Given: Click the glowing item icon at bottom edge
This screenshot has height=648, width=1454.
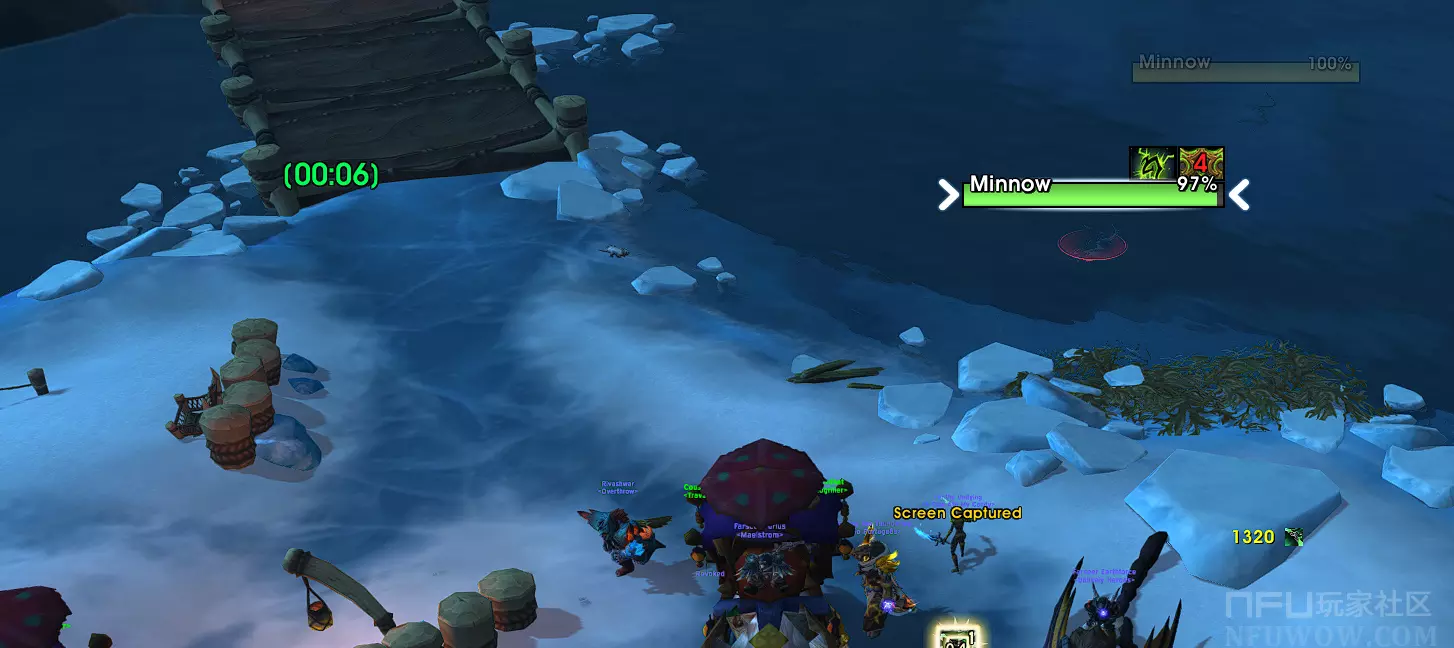Looking at the screenshot, I should point(958,636).
